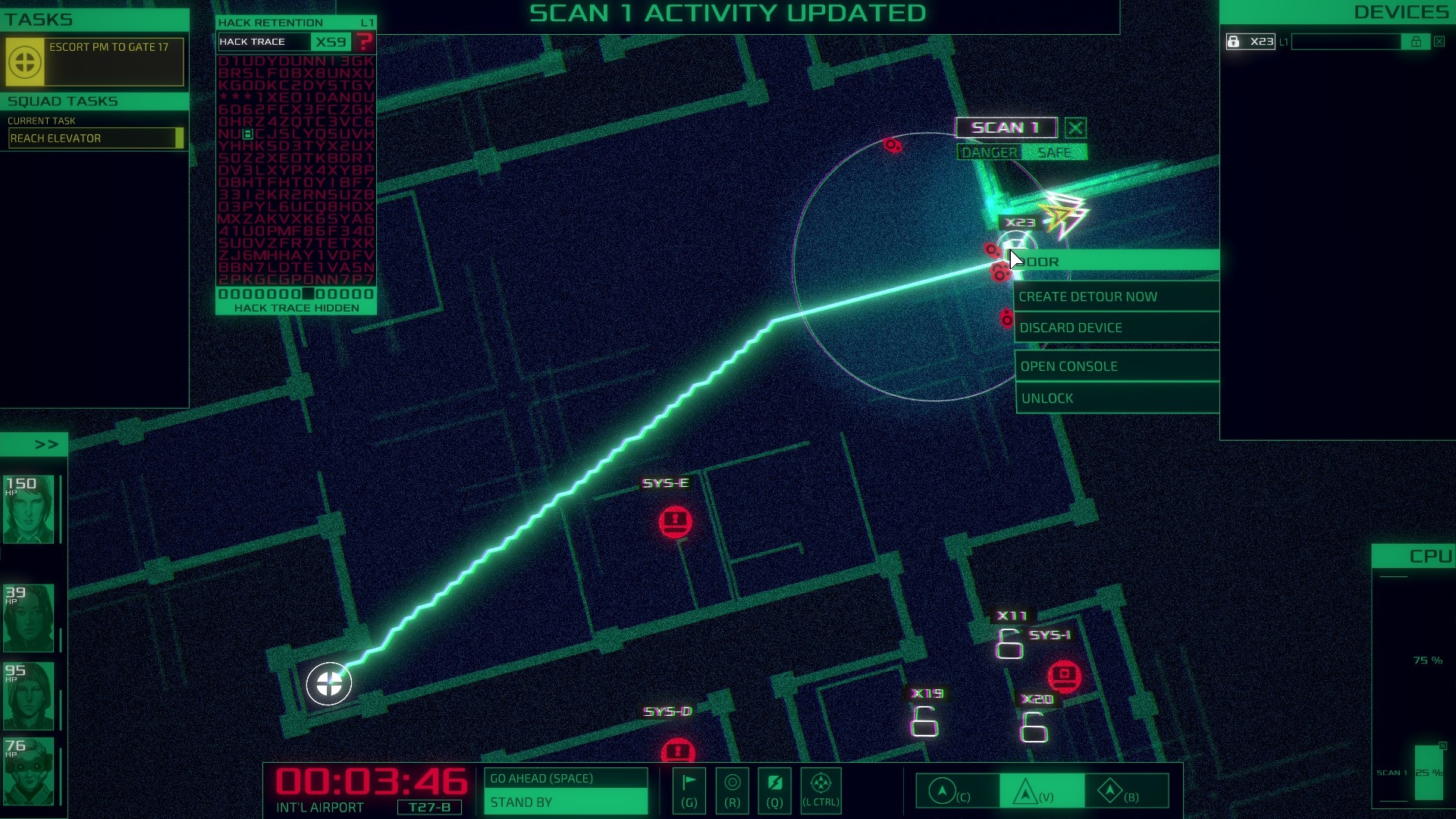Choose CREATE DETOUR NOW from door menu
Image resolution: width=1456 pixels, height=819 pixels.
(1088, 297)
